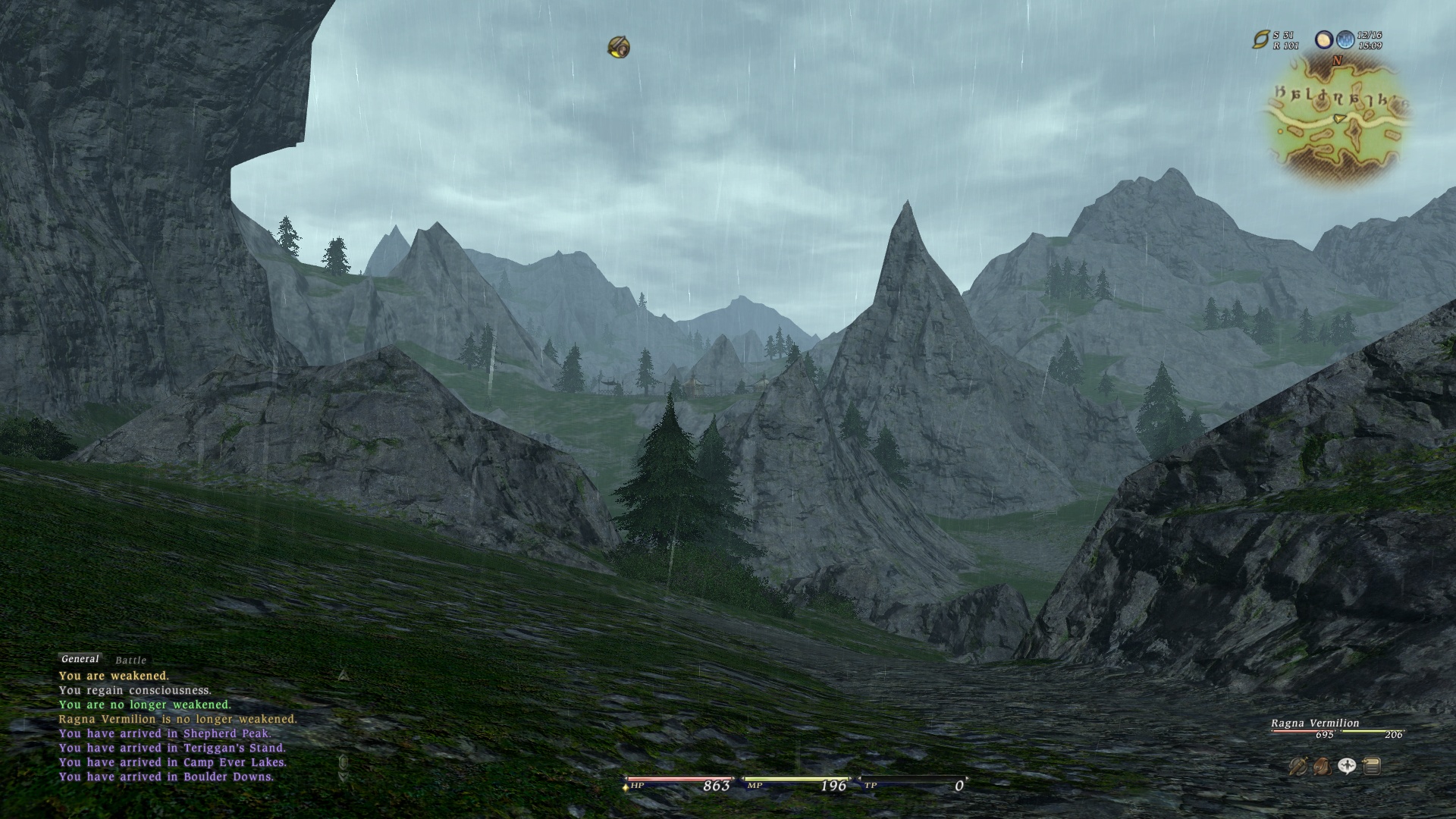Select Ragna Vermilion in the party list

[1315, 723]
